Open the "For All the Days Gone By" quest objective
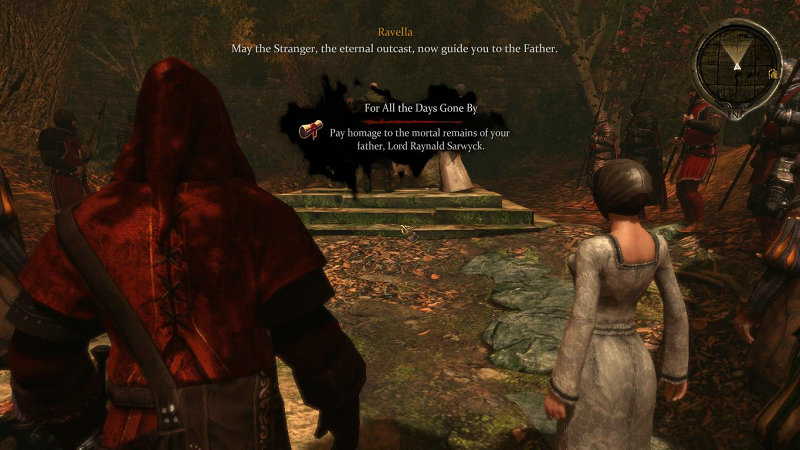This screenshot has height=450, width=800. coord(416,107)
